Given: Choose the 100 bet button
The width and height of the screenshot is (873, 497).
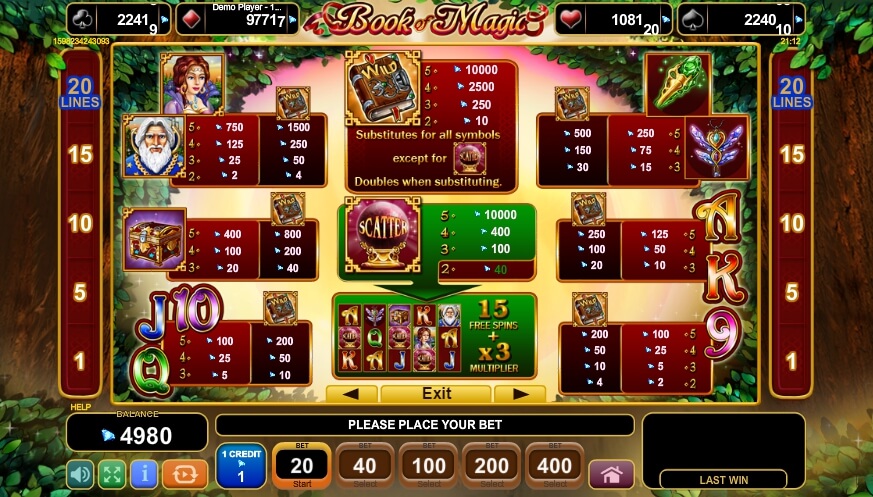Looking at the screenshot, I should click(428, 466).
